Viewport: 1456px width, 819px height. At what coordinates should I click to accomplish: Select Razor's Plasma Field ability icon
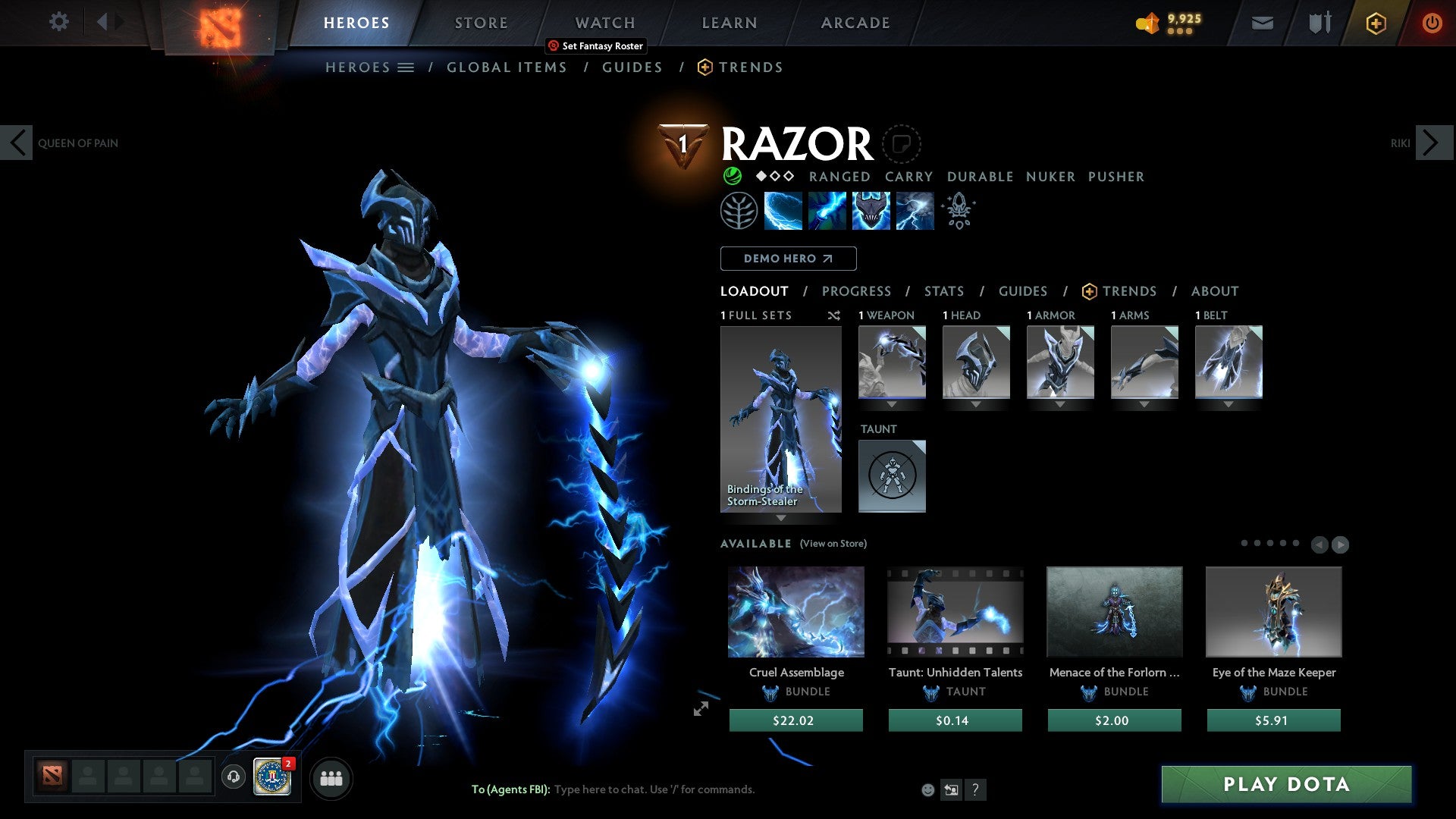[x=785, y=211]
